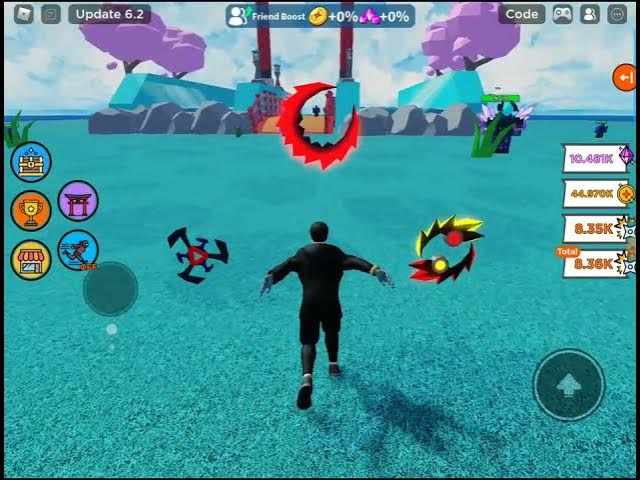
Task: Open the game controller icon menu
Action: (x=563, y=14)
